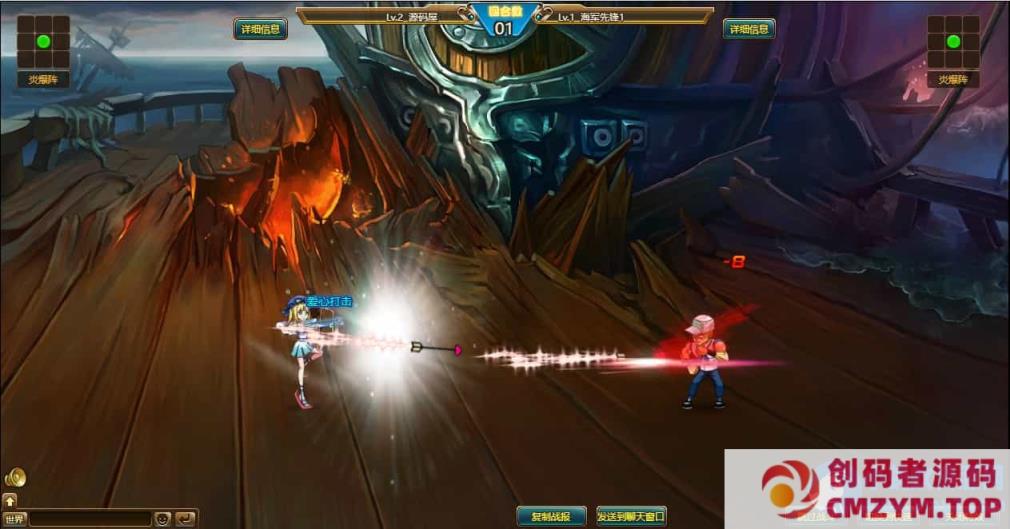Click the left 炎爆阵 formation grid
The width and height of the screenshot is (1010, 529).
coord(43,42)
